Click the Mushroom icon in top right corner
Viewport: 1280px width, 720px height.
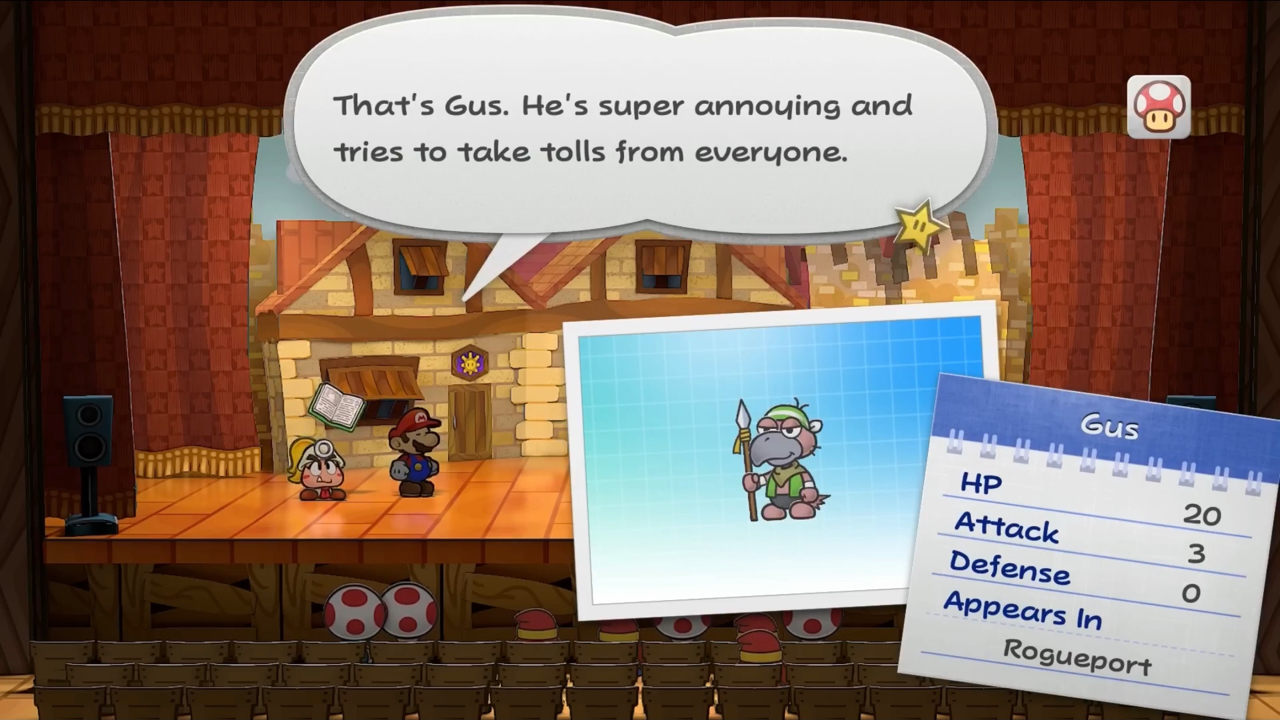(1158, 105)
